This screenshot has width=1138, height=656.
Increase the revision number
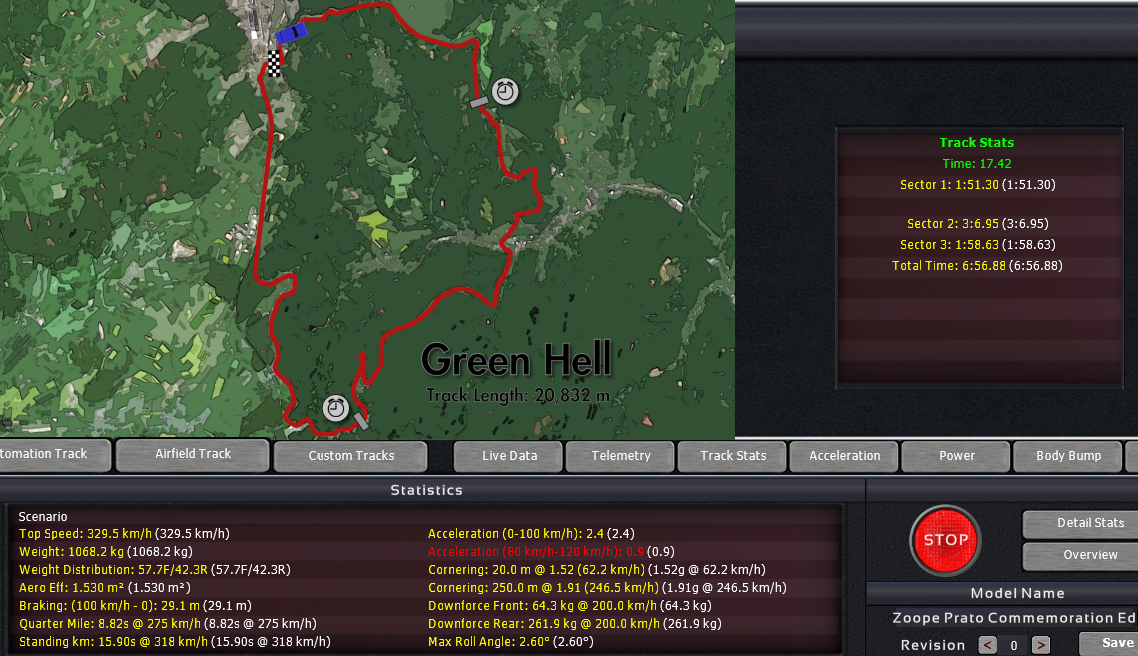1040,645
